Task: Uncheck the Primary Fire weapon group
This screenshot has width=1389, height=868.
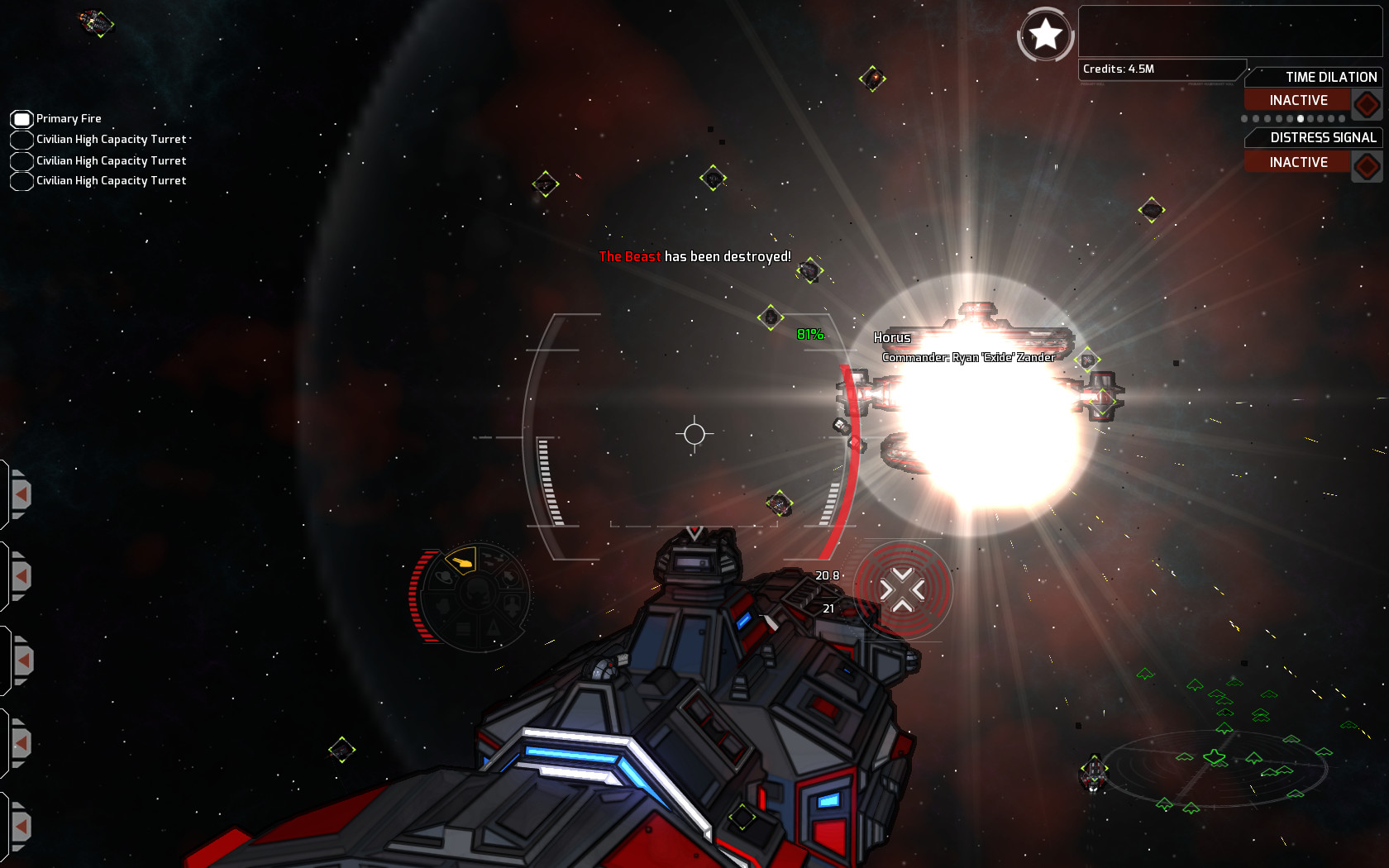Action: tap(21, 118)
